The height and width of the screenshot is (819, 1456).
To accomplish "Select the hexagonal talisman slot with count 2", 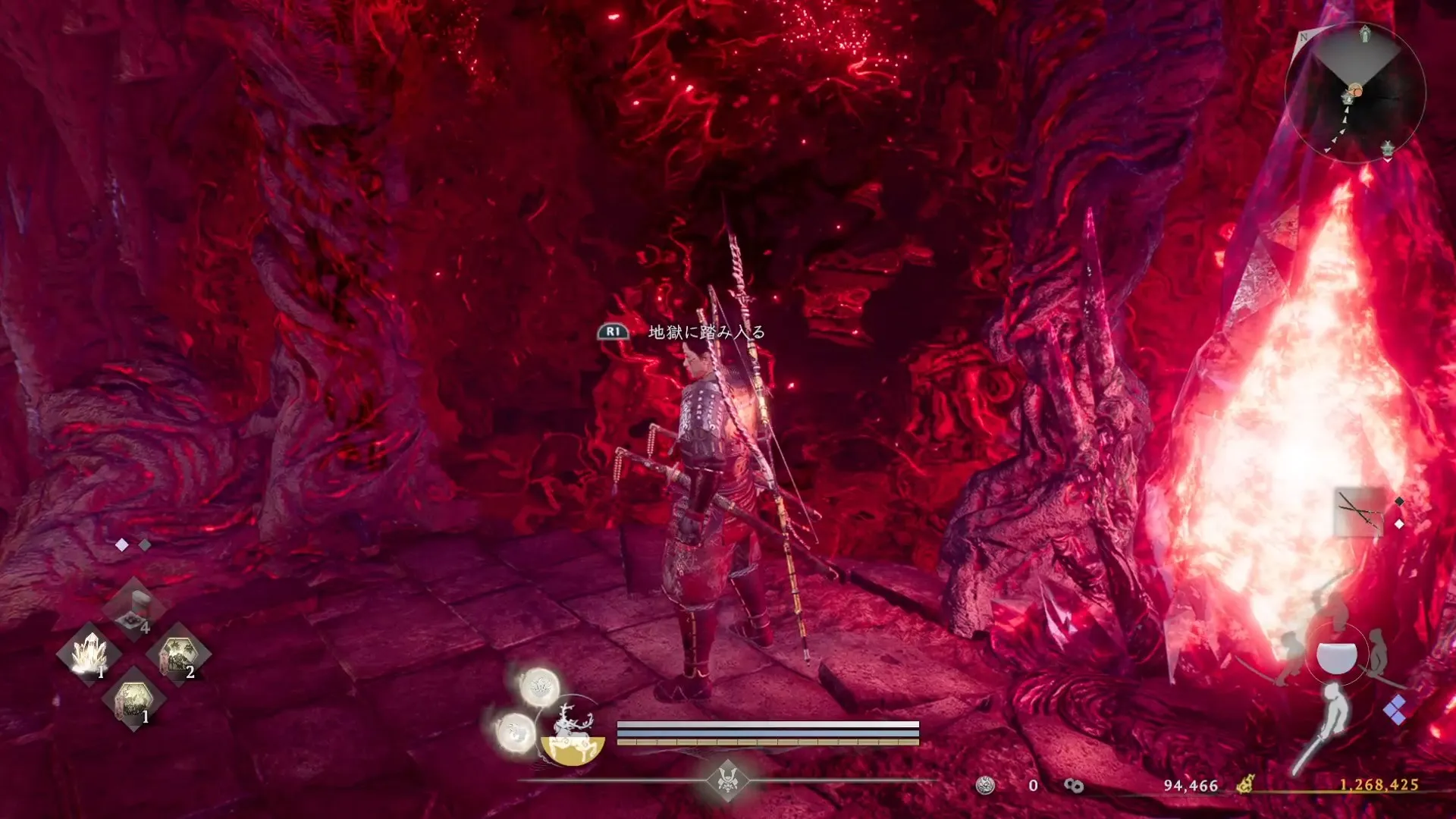I will (178, 653).
